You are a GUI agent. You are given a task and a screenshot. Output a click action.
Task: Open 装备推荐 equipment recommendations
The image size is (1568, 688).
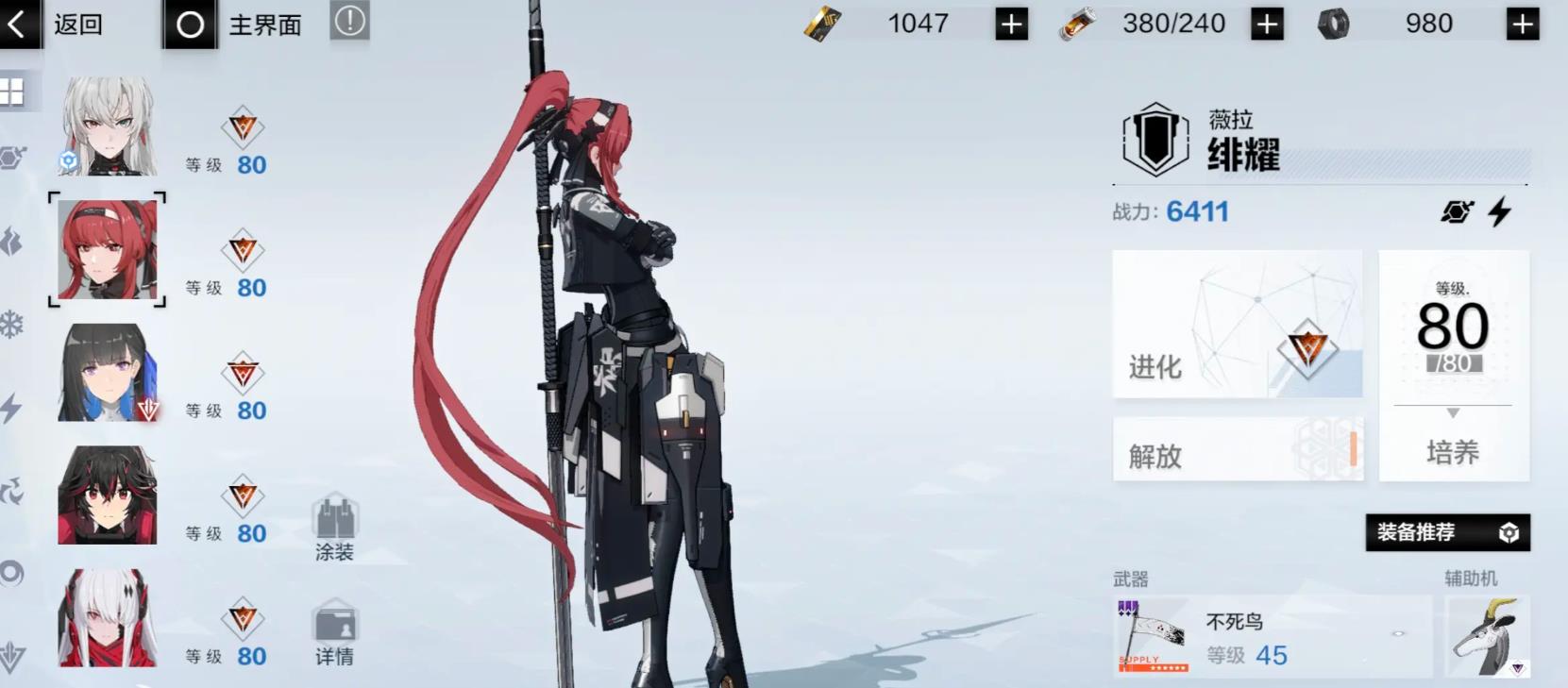(x=1446, y=532)
